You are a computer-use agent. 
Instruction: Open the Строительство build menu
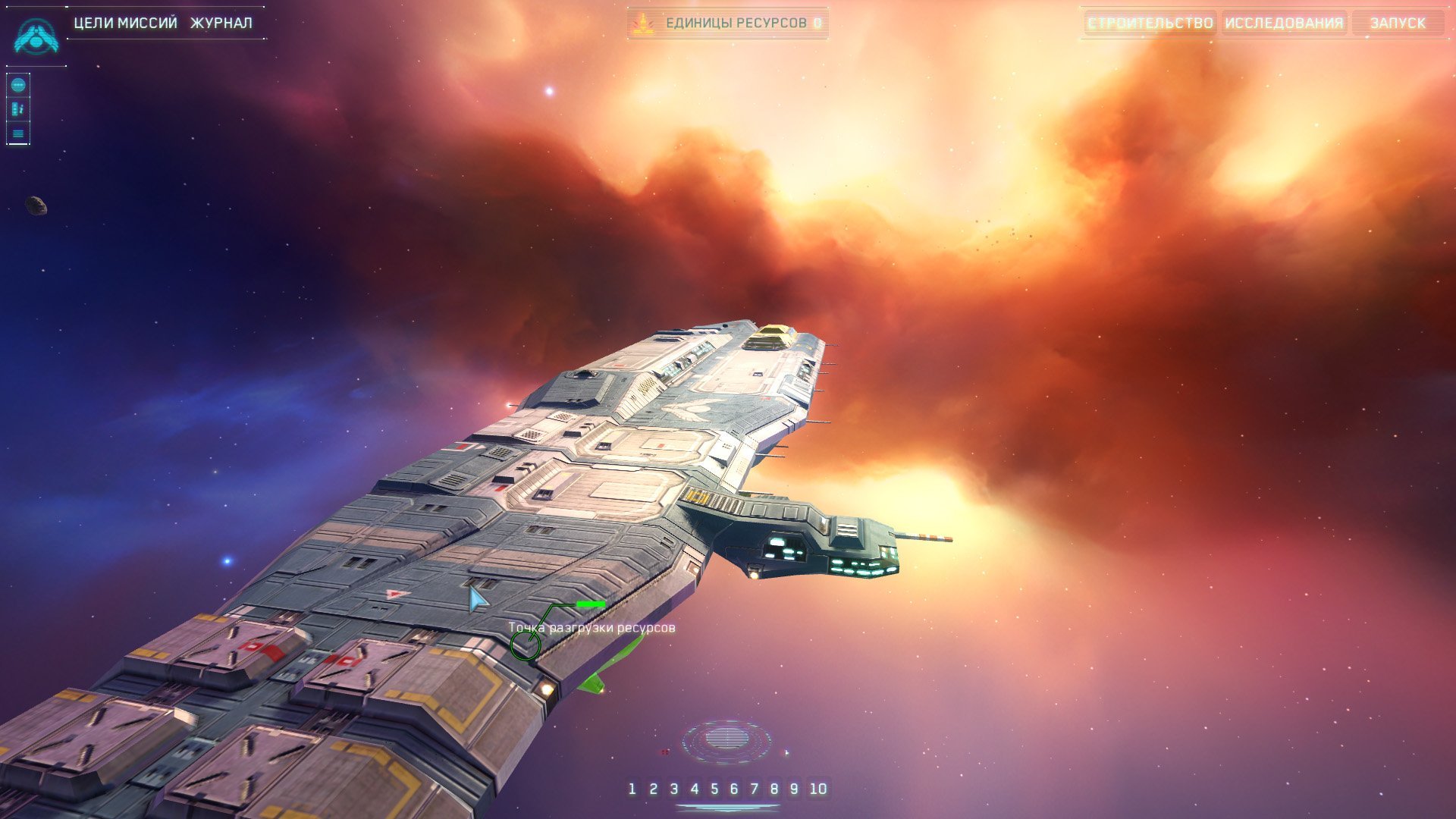coord(1150,23)
